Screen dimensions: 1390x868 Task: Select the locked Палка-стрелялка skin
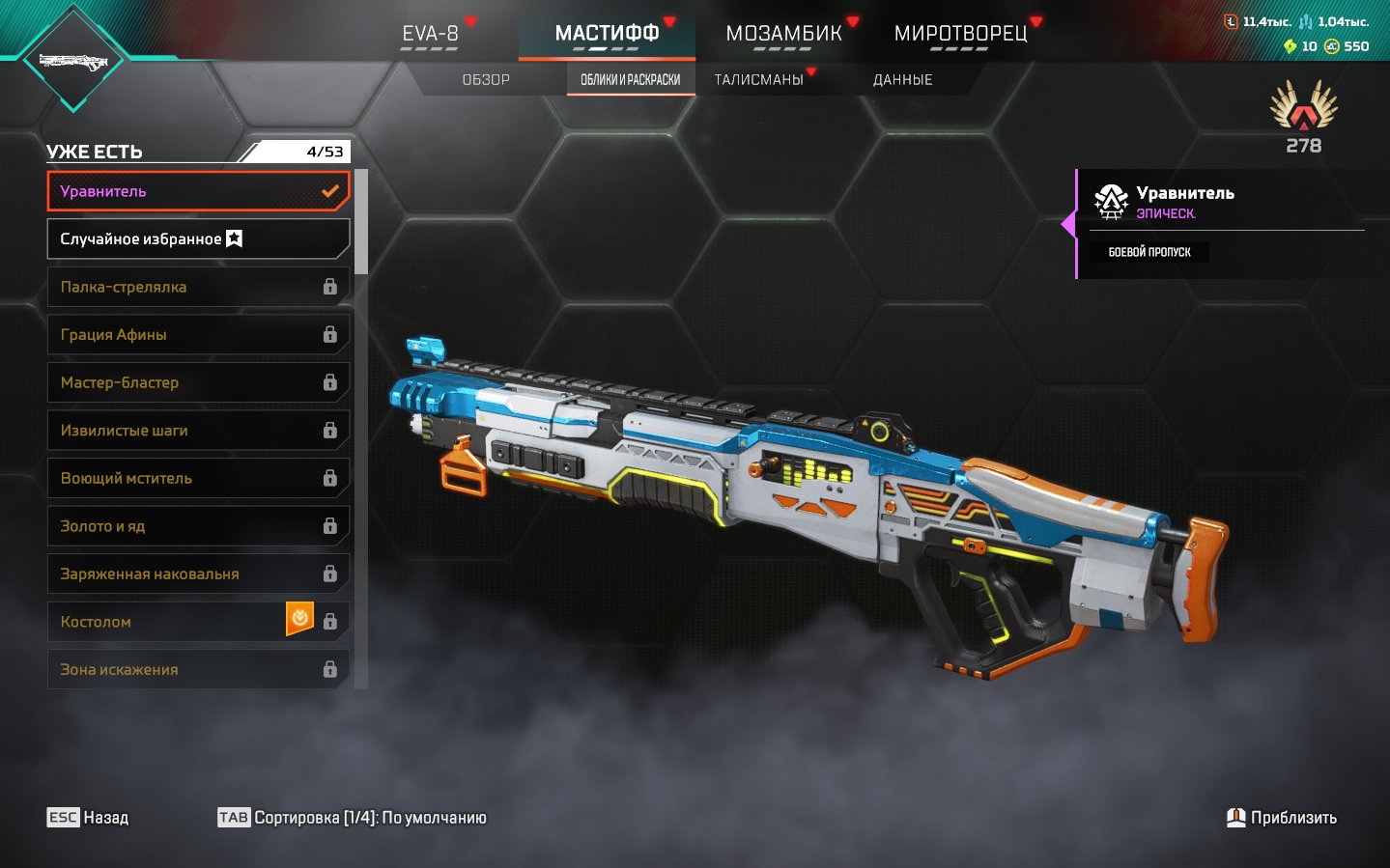pos(198,287)
